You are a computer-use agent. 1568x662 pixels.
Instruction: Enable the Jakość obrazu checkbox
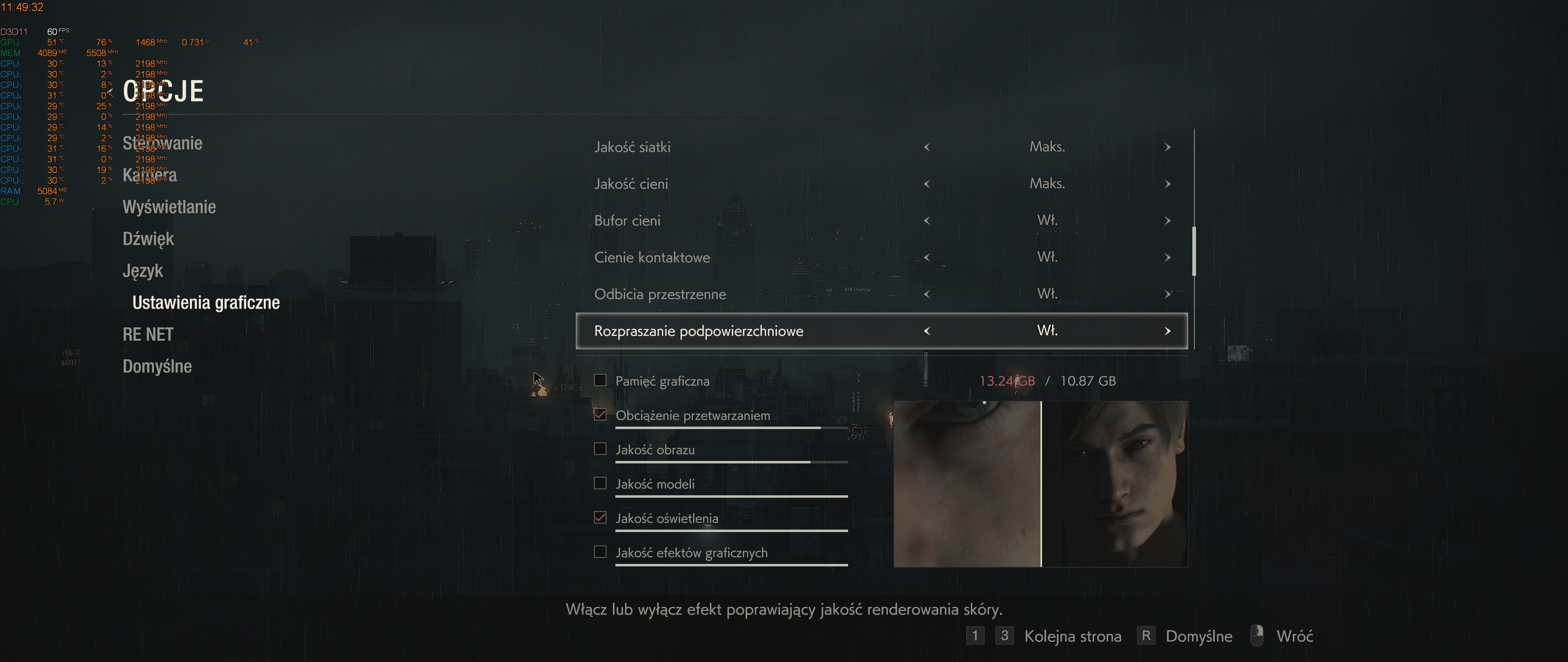click(600, 450)
